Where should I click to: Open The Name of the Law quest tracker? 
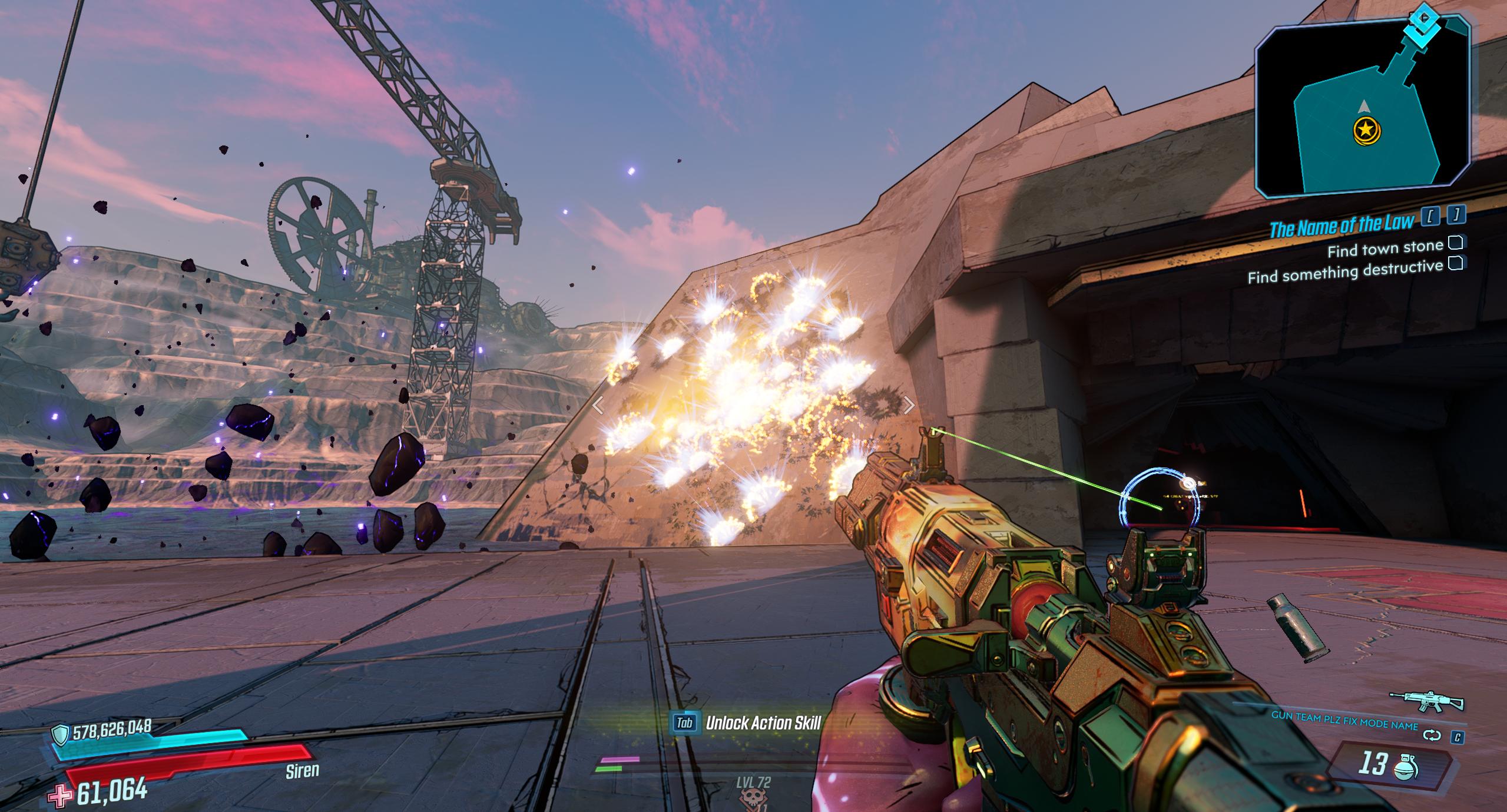pyautogui.click(x=1341, y=224)
